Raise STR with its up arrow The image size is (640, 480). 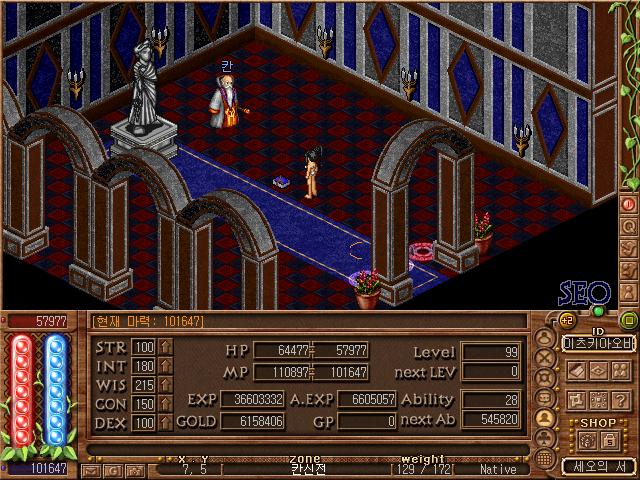(x=166, y=347)
